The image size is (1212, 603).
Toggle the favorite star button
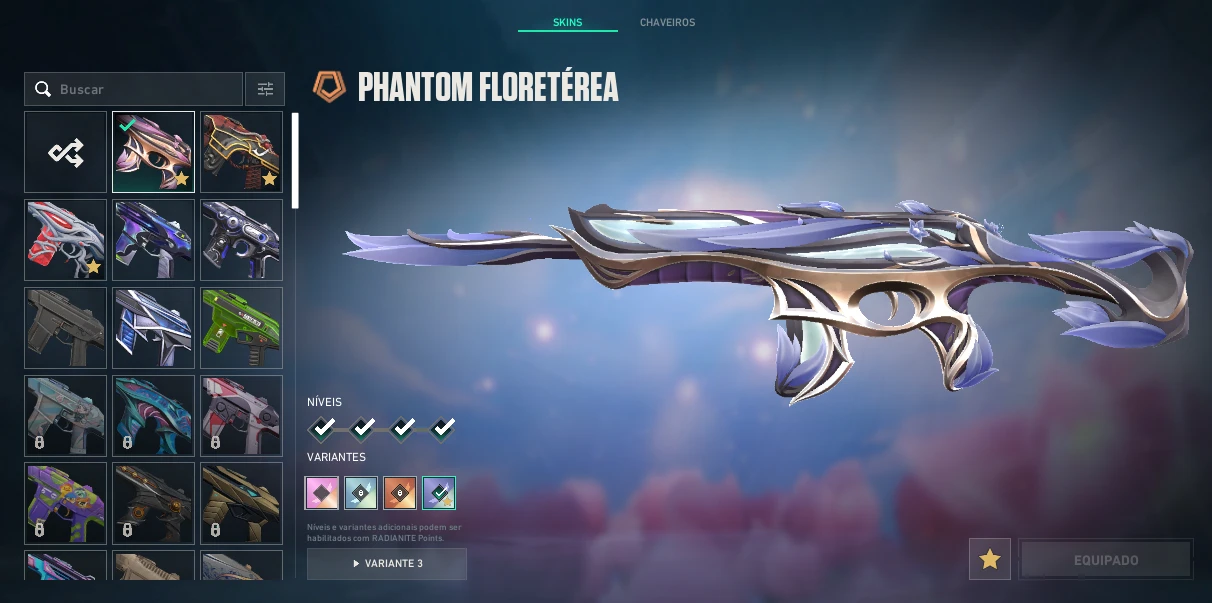coord(989,559)
